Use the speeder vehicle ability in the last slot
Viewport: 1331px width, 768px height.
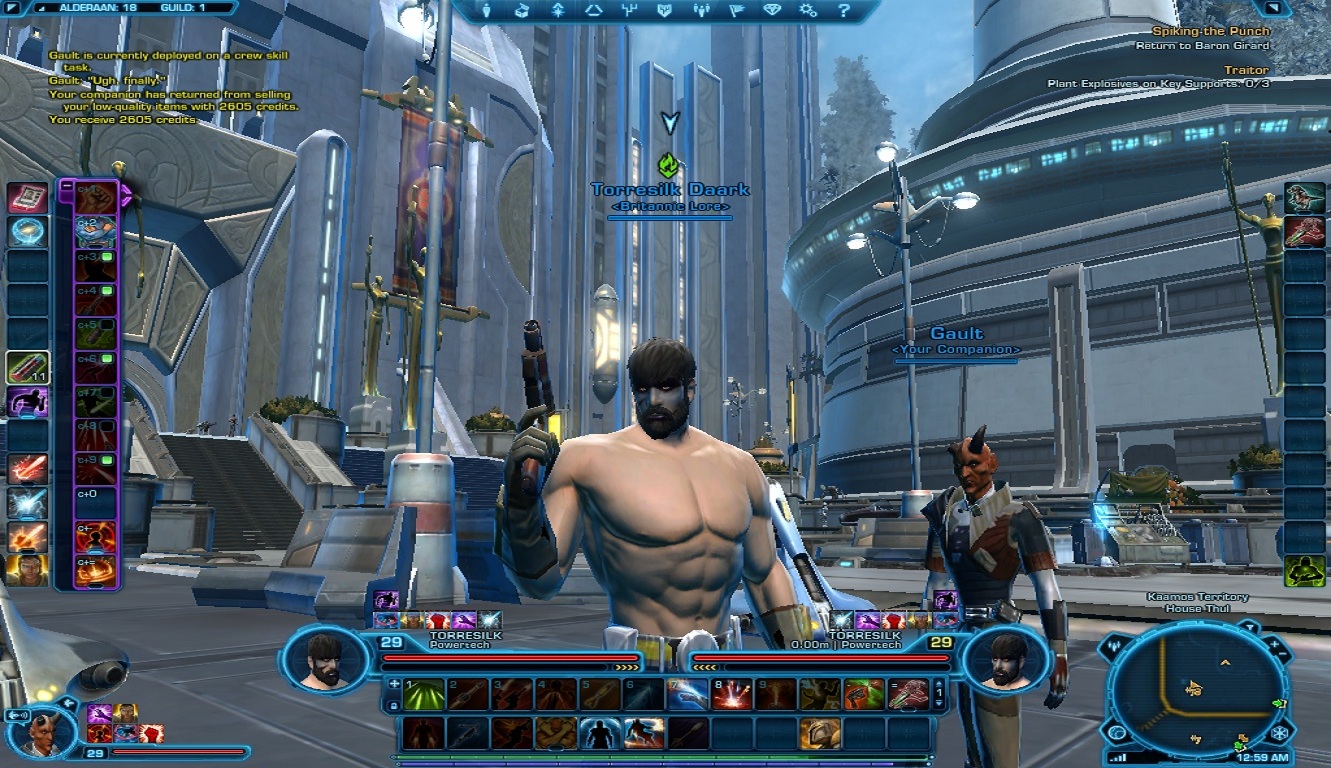907,694
